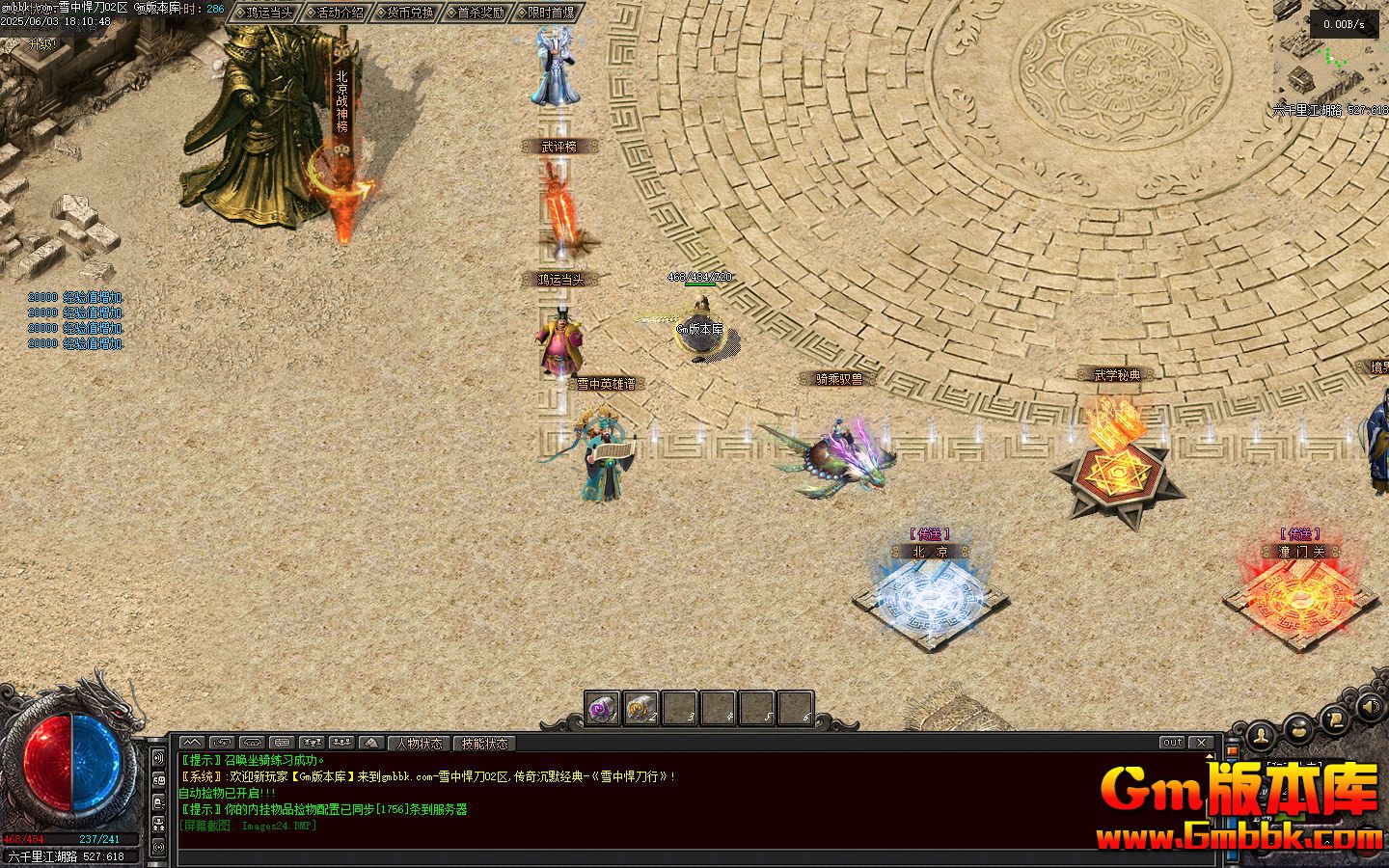Click the minimap in the corner
The width and height of the screenshot is (1389, 868).
(x=1331, y=53)
